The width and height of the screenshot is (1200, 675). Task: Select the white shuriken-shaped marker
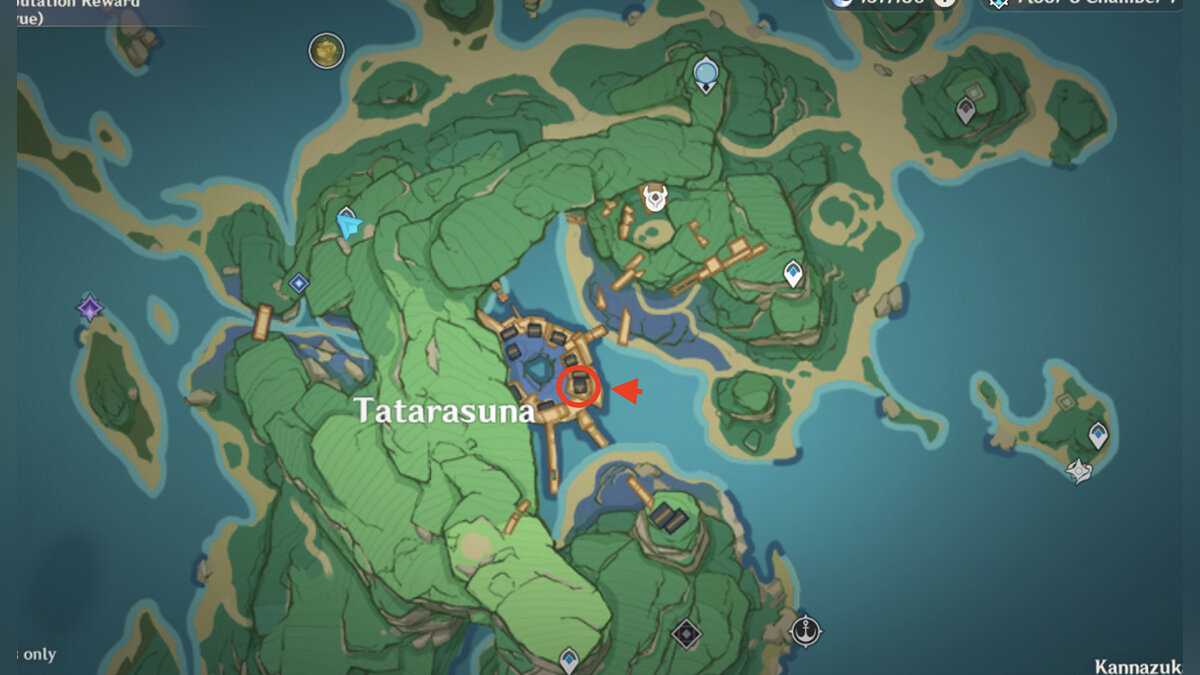1079,470
